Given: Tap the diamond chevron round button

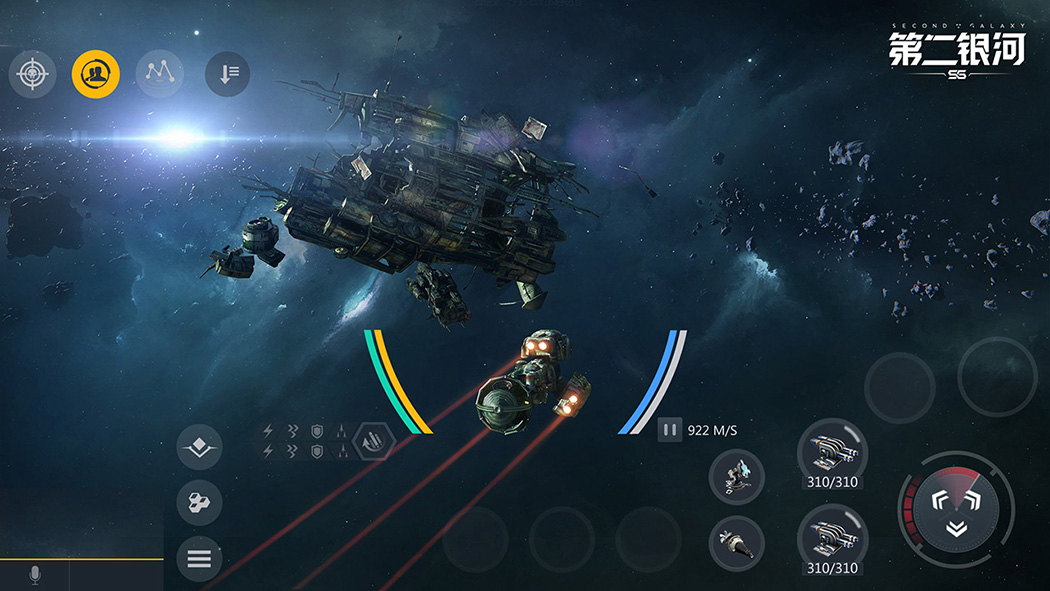Looking at the screenshot, I should pos(199,447).
